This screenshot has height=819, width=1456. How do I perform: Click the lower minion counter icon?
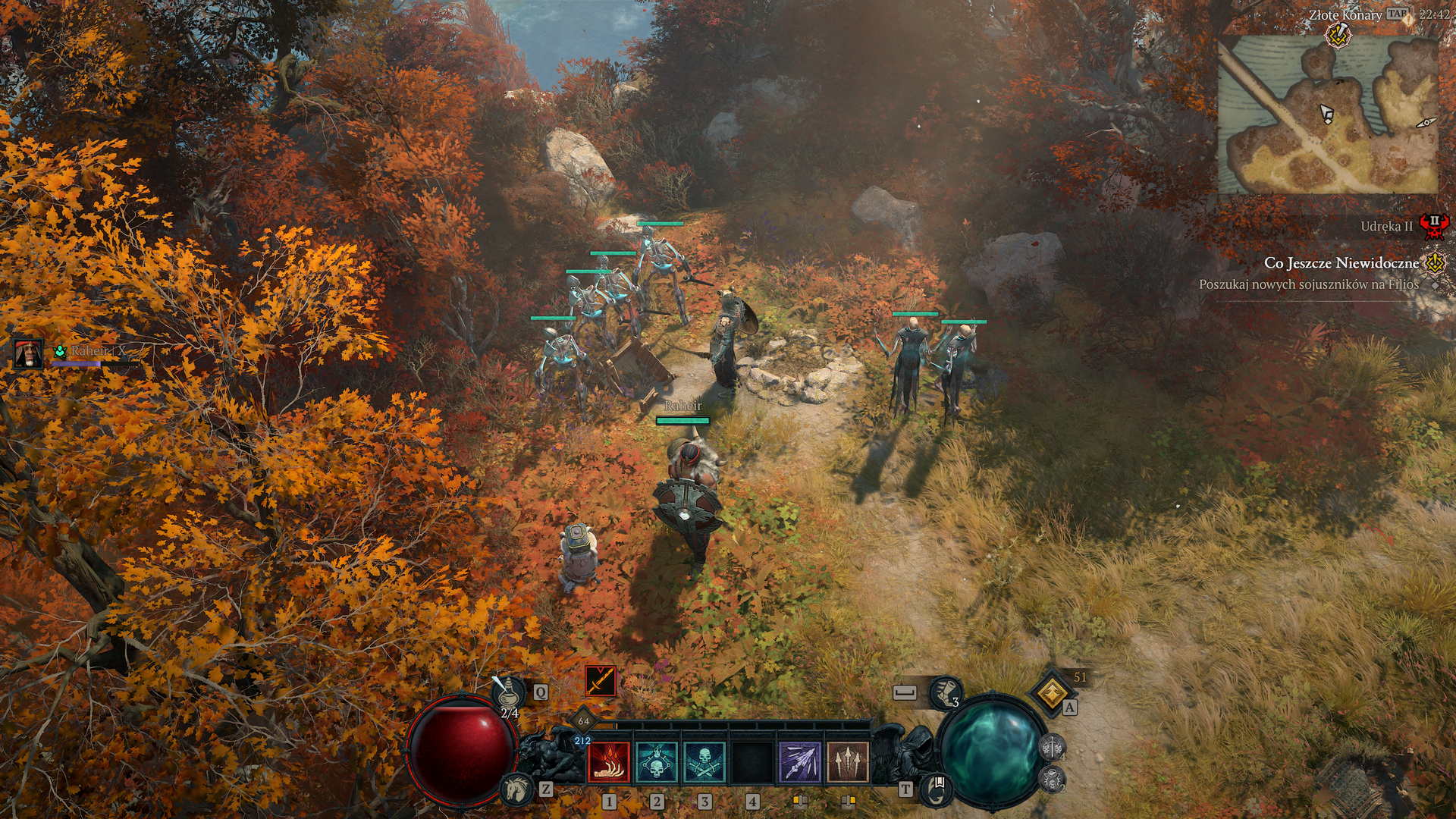(x=1052, y=779)
